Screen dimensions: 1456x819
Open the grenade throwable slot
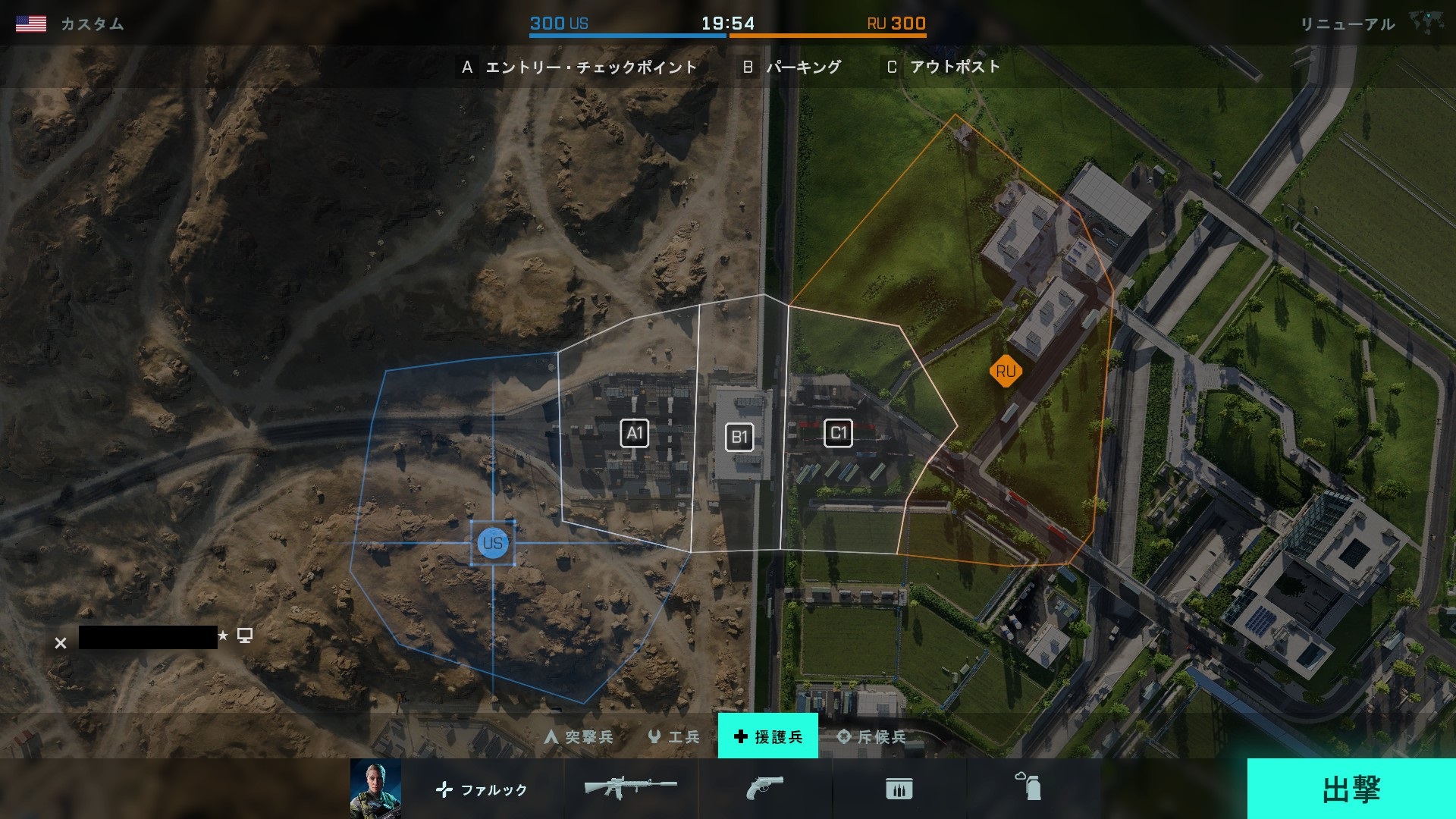coord(1029,787)
